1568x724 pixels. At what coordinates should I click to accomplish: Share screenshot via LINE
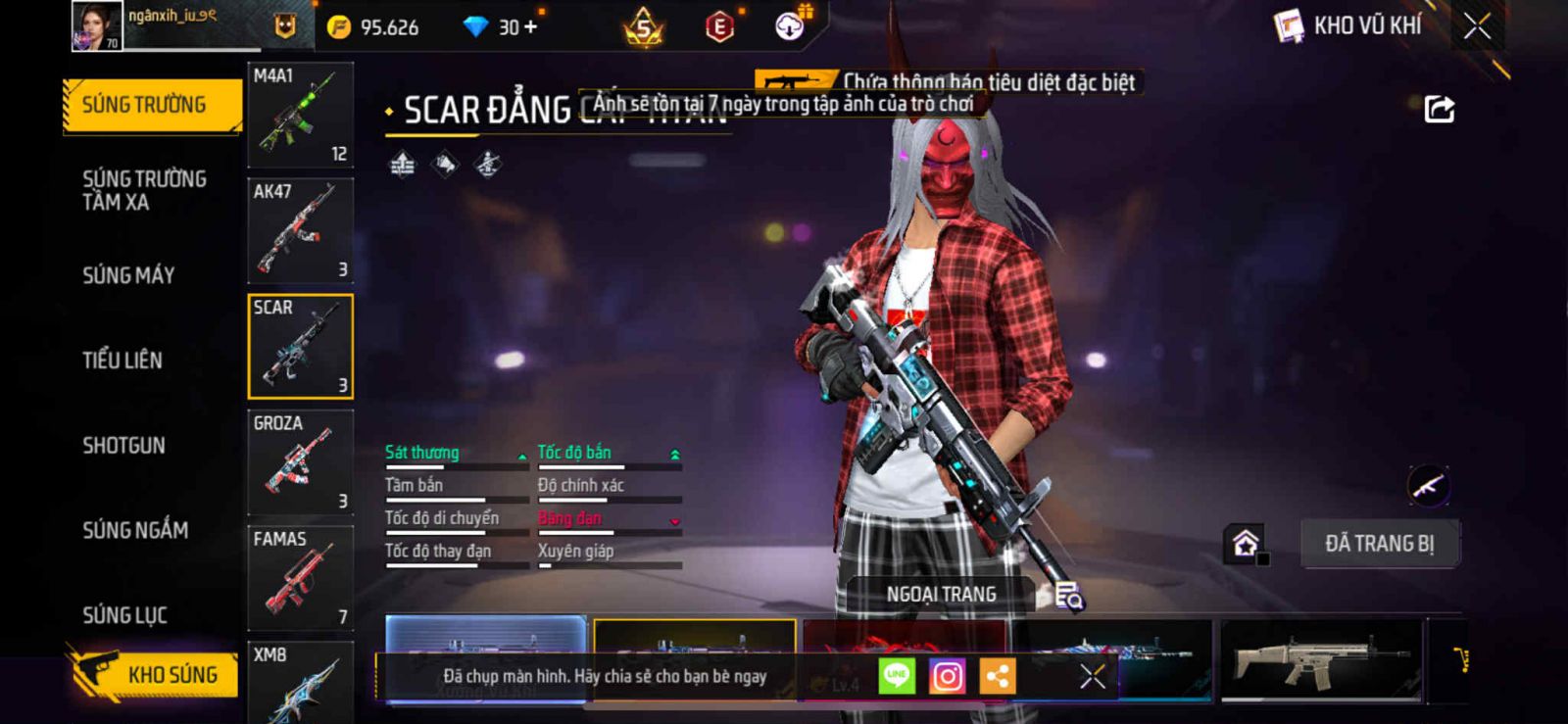897,676
